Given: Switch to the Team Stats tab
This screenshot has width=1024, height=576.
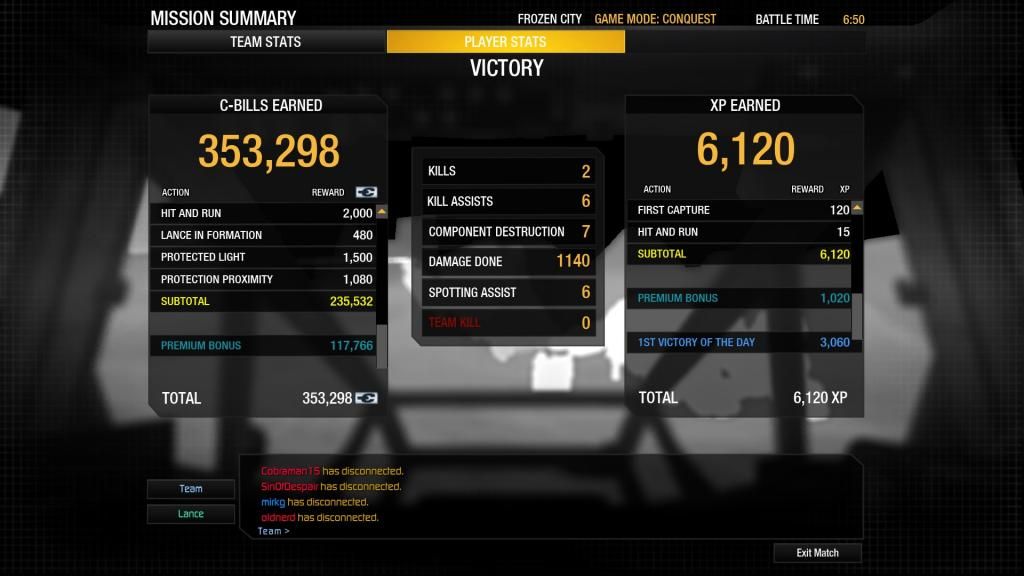Looking at the screenshot, I should click(x=266, y=42).
